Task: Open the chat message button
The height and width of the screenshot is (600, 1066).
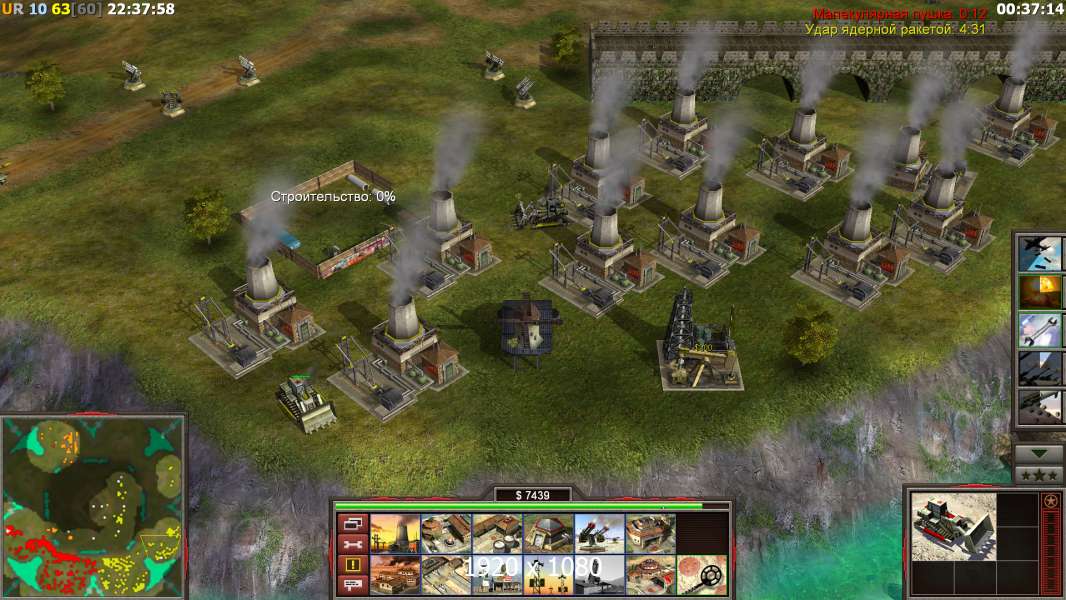Action: tap(352, 585)
